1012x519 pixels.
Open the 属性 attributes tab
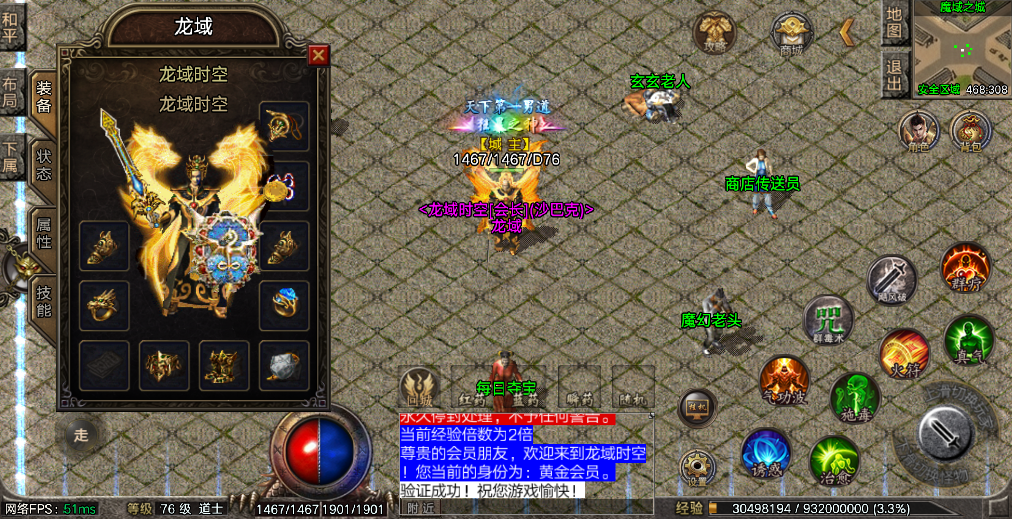44,232
